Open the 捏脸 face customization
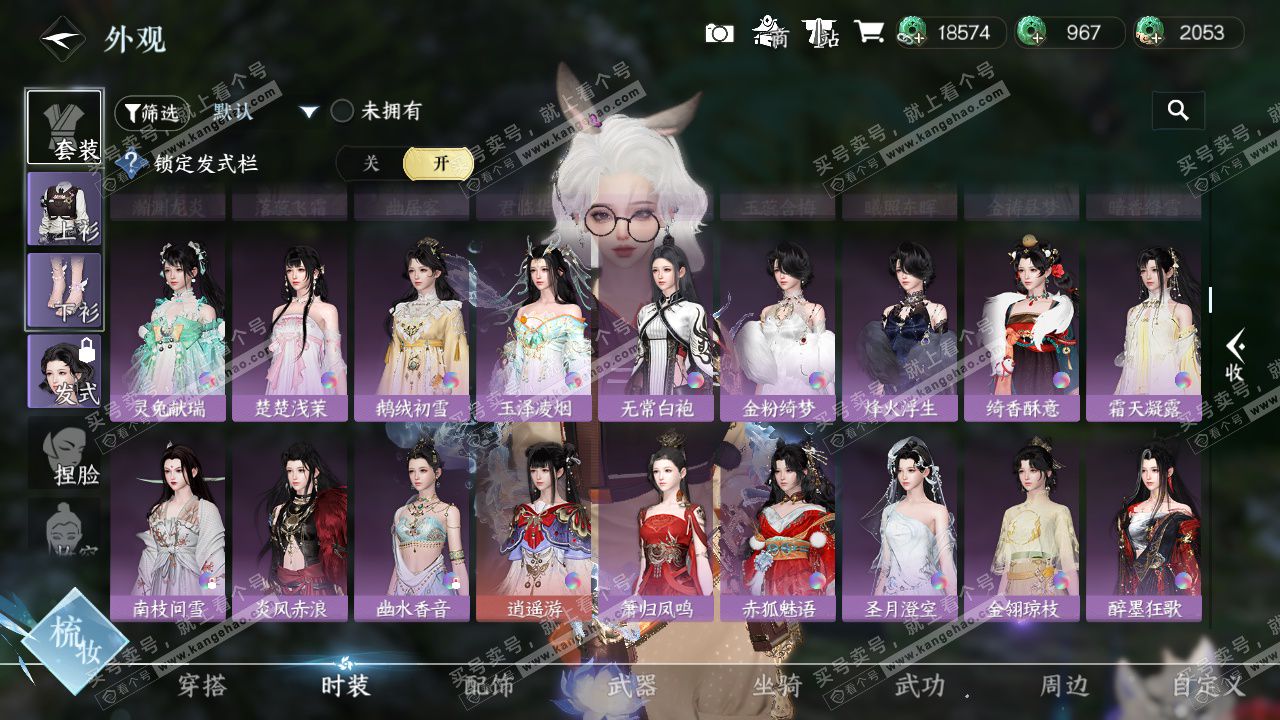This screenshot has height=720, width=1280. tap(64, 453)
